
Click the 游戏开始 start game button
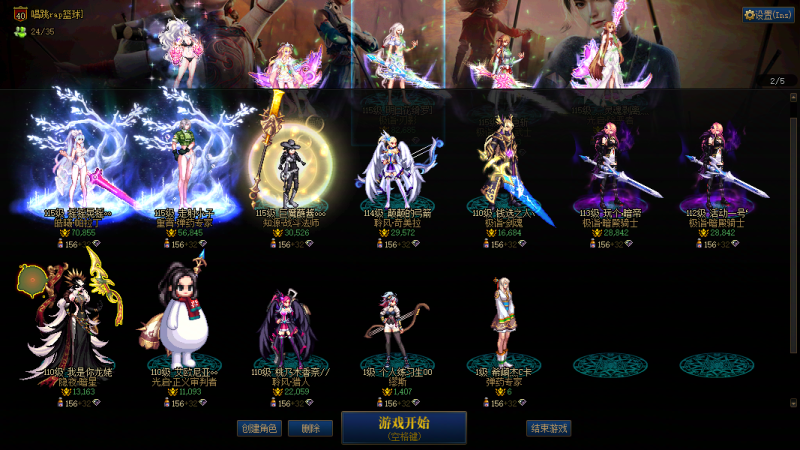click(x=403, y=427)
